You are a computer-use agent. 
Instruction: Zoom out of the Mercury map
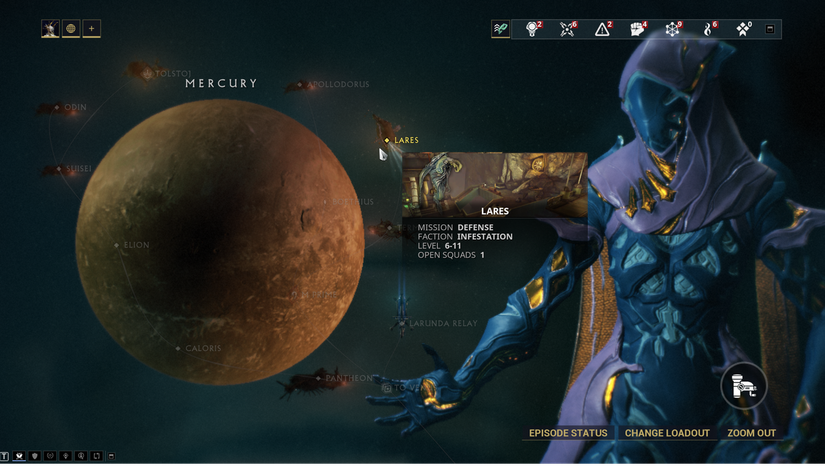[x=751, y=433]
